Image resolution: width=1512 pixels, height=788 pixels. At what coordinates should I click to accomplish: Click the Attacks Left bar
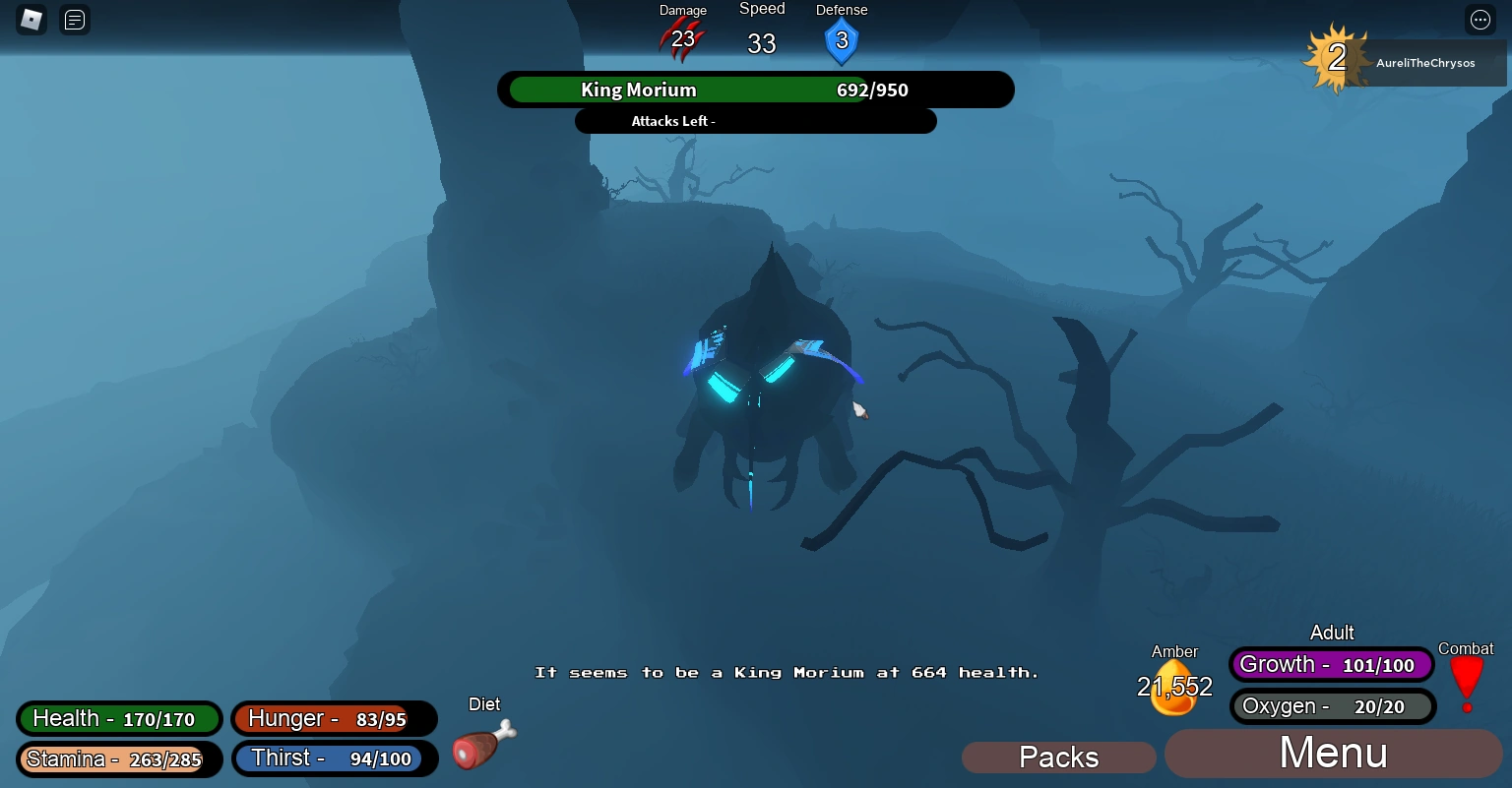(x=755, y=120)
